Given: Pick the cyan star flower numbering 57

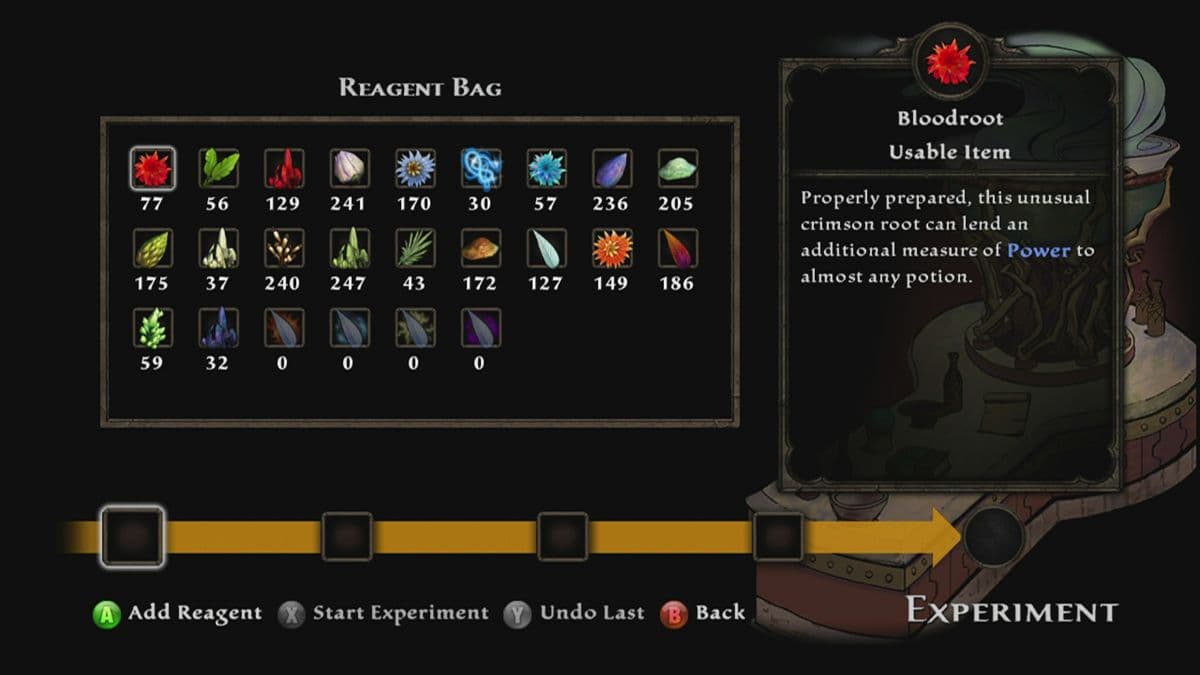Looking at the screenshot, I should tap(546, 169).
